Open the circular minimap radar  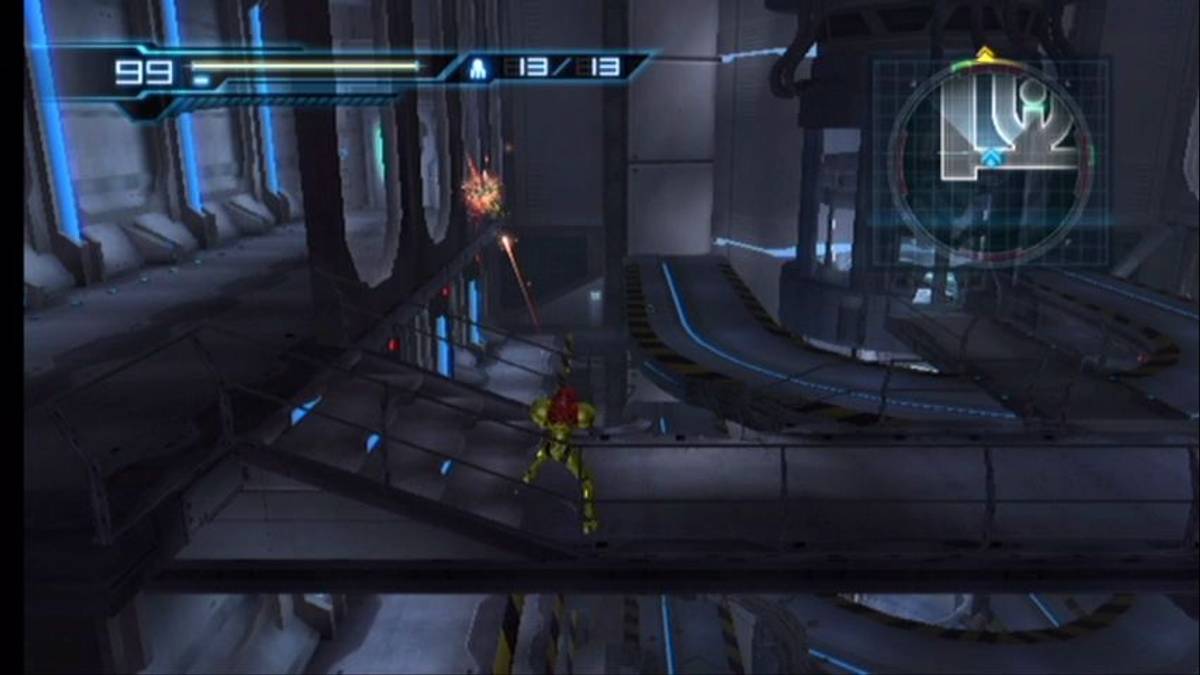coord(990,160)
